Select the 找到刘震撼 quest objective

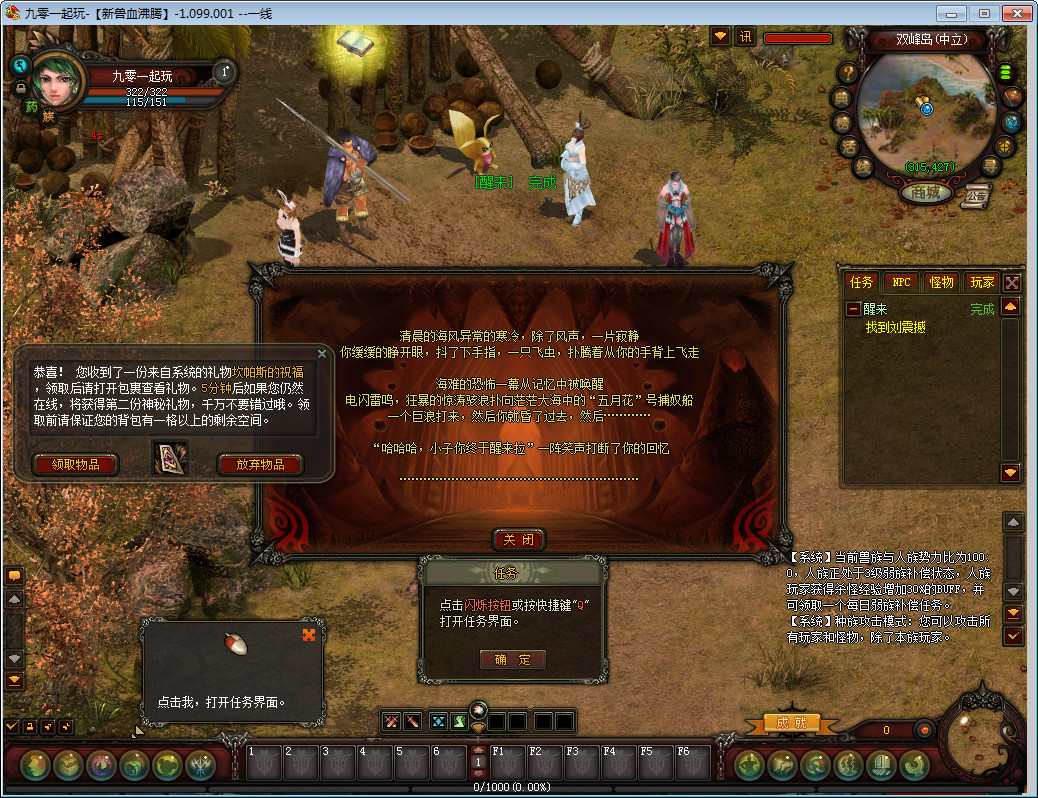coord(907,327)
